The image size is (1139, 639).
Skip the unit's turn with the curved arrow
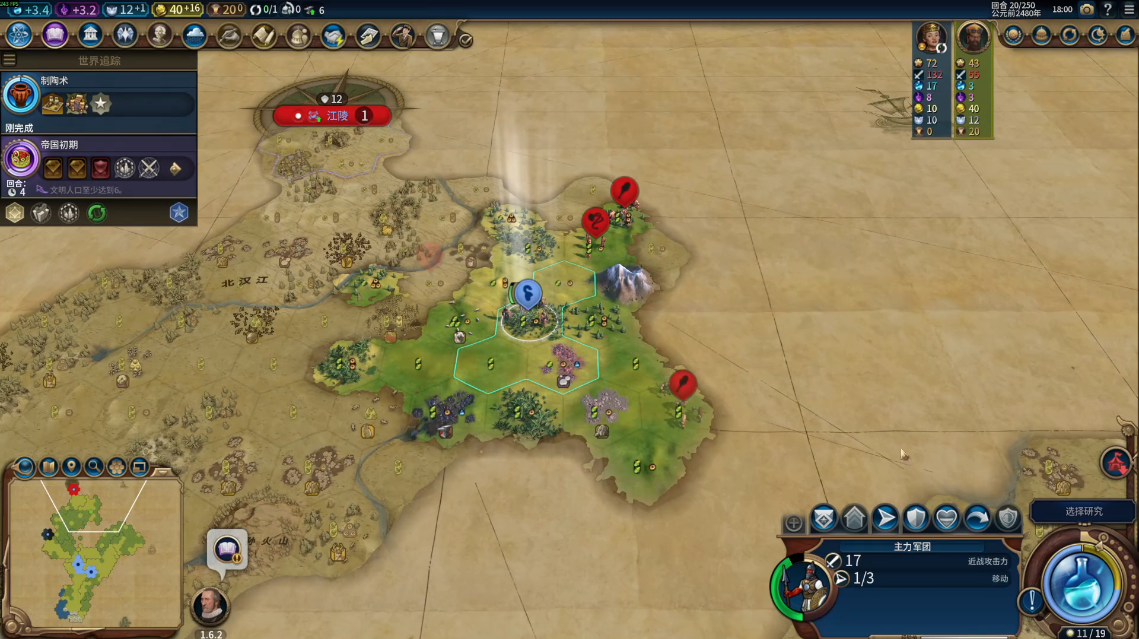(x=976, y=518)
